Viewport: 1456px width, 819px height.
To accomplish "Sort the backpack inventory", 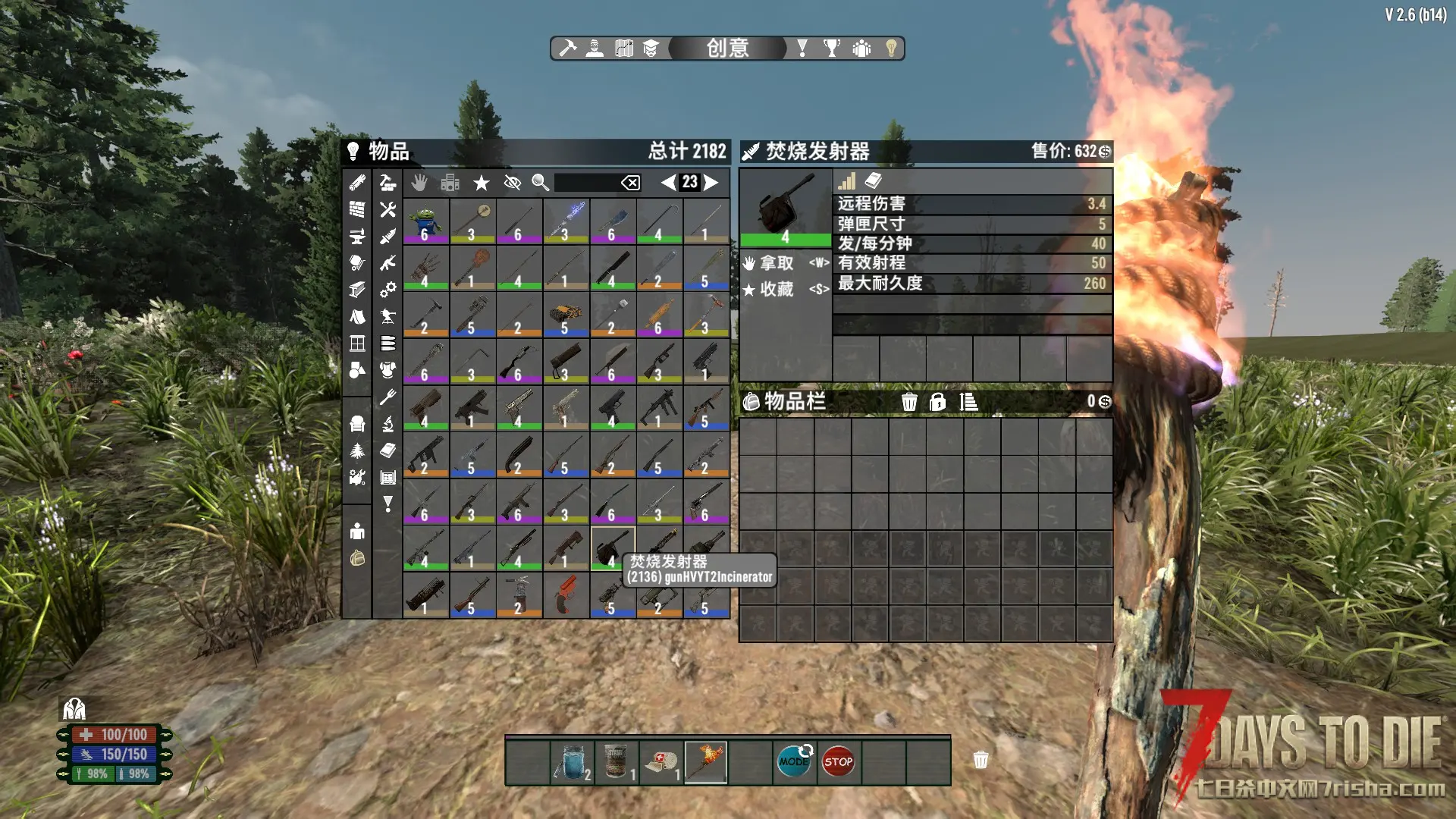I will (x=968, y=402).
